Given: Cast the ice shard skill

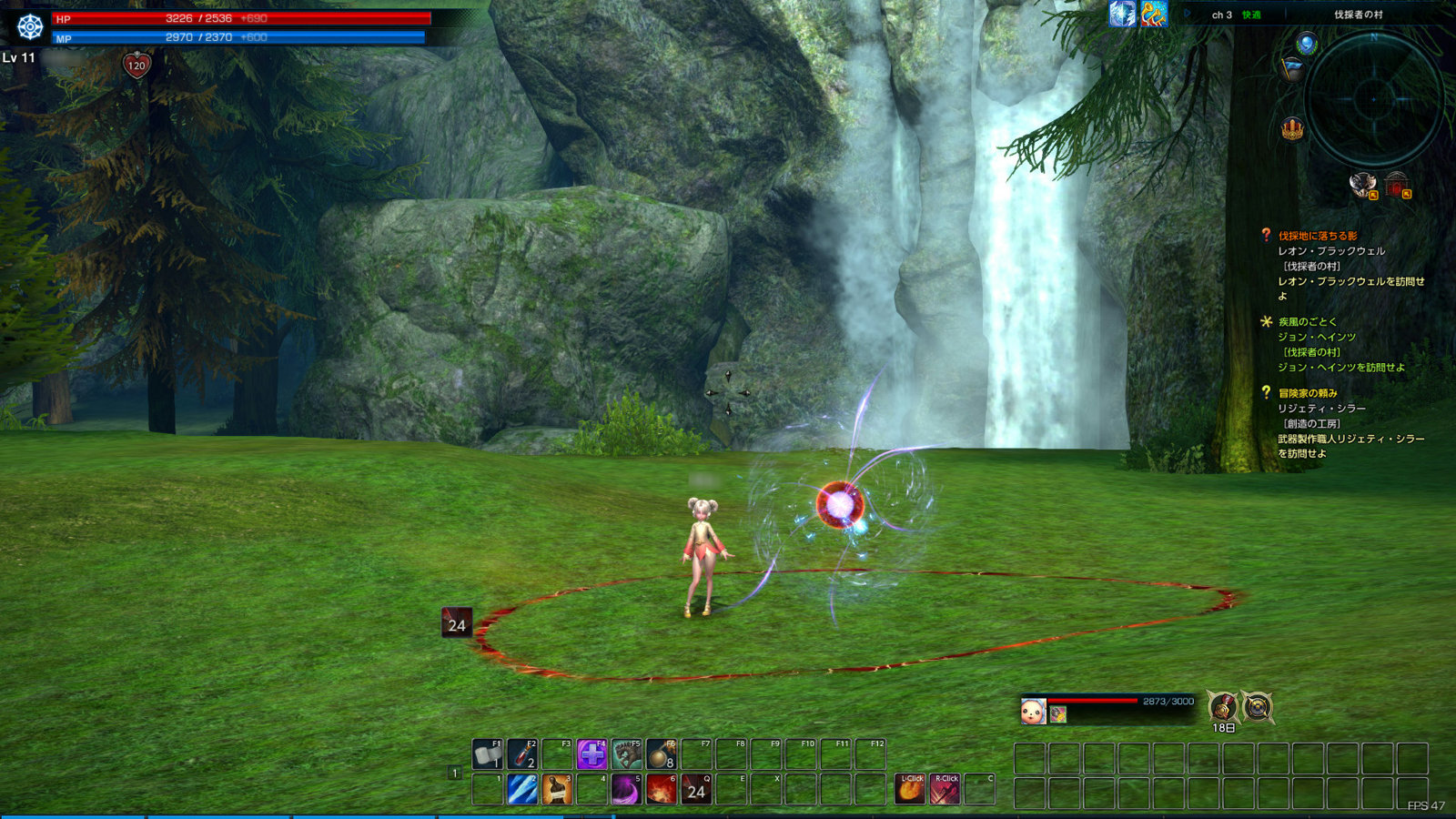Looking at the screenshot, I should click(522, 789).
